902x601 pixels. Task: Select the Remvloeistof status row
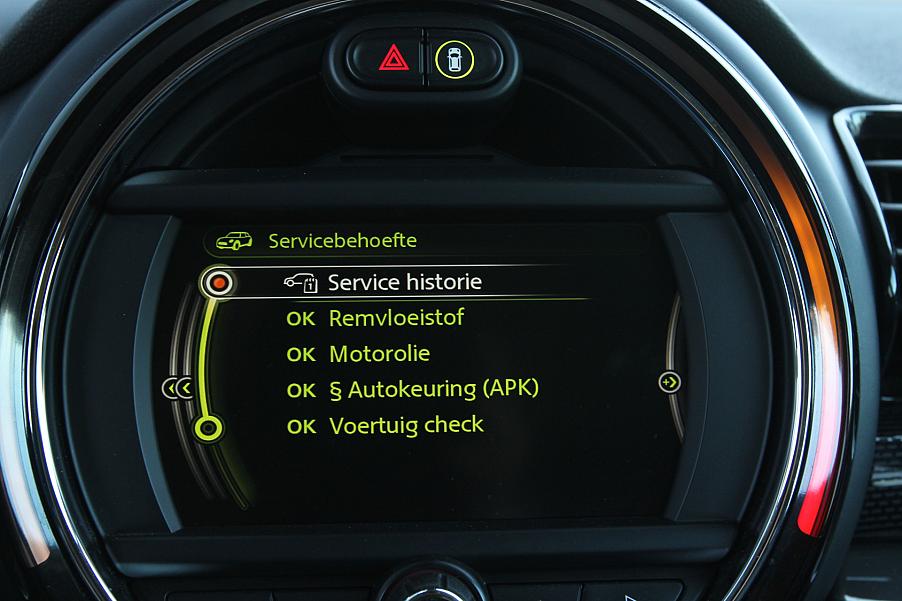396,318
